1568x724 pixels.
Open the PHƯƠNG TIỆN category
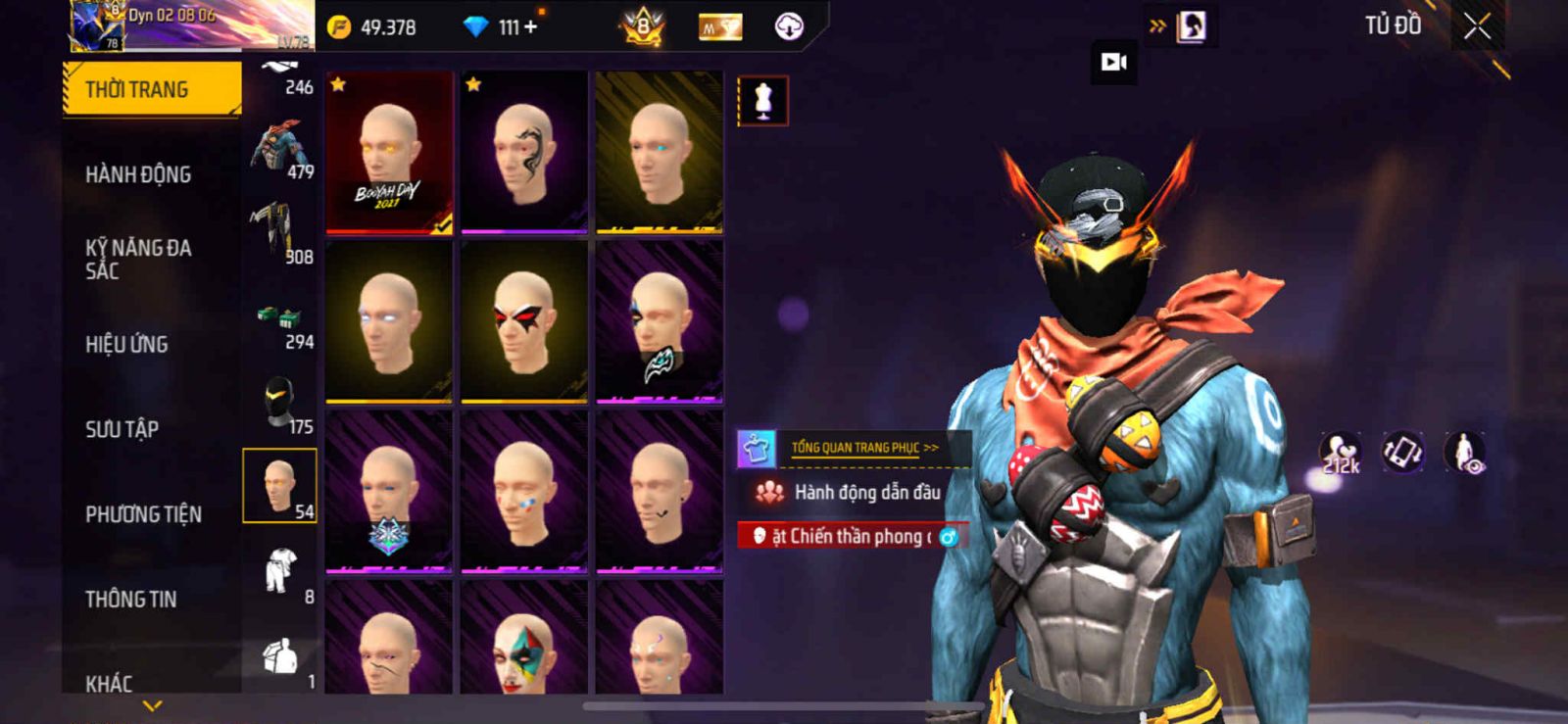pyautogui.click(x=143, y=514)
